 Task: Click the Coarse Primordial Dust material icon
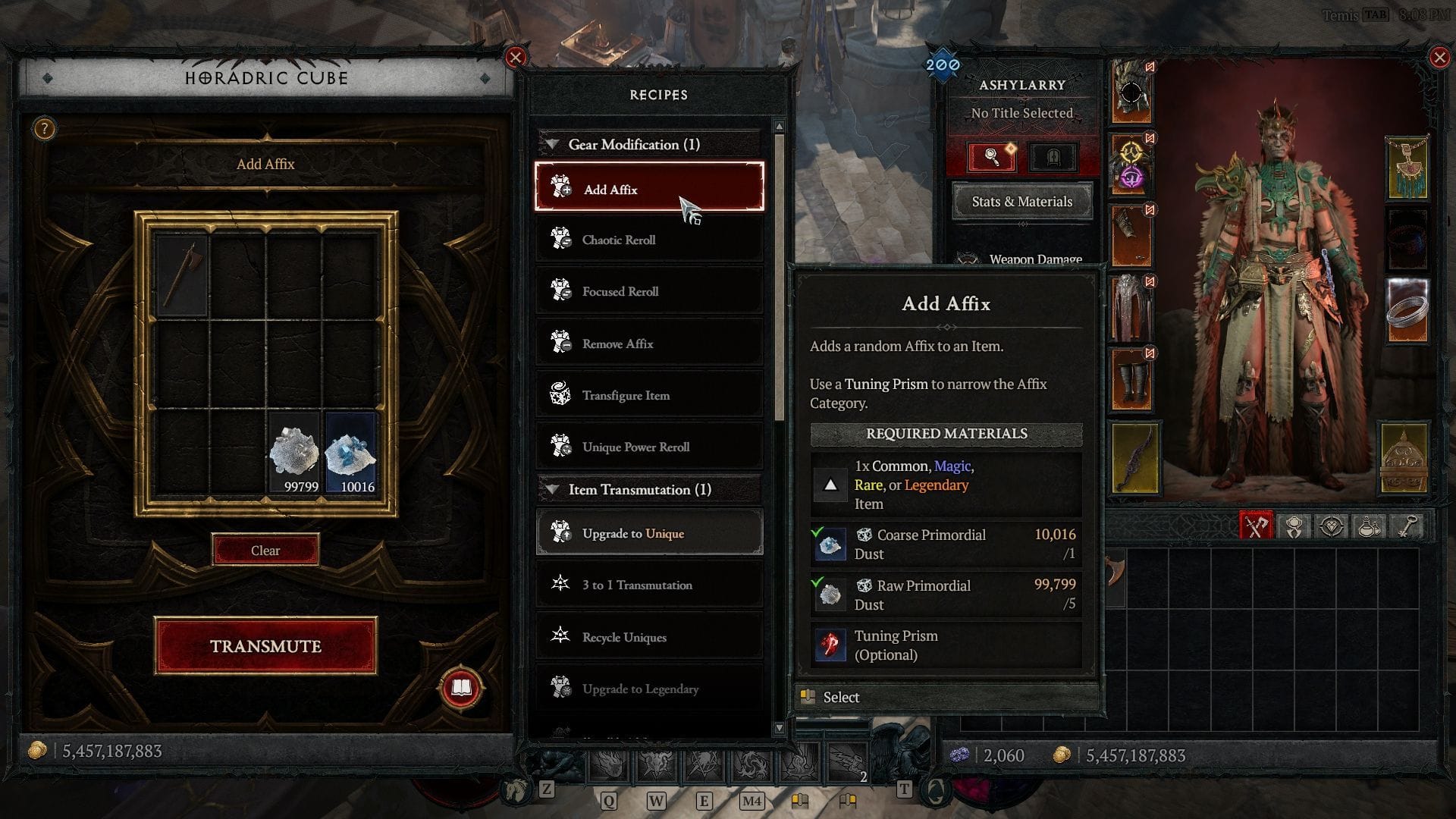[830, 544]
